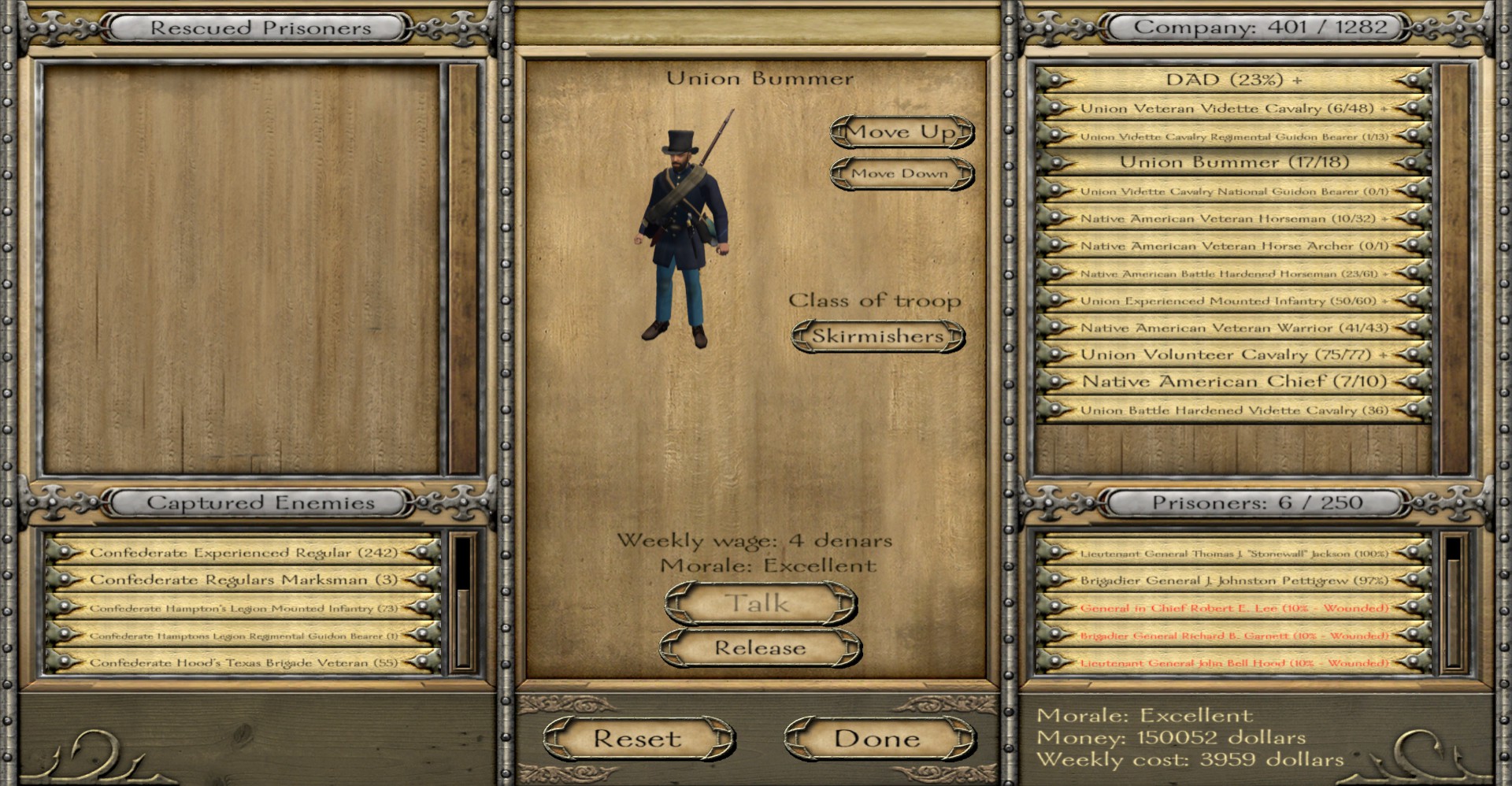Image resolution: width=1512 pixels, height=786 pixels.
Task: Move the Union Bummer troop up
Action: pos(902,132)
